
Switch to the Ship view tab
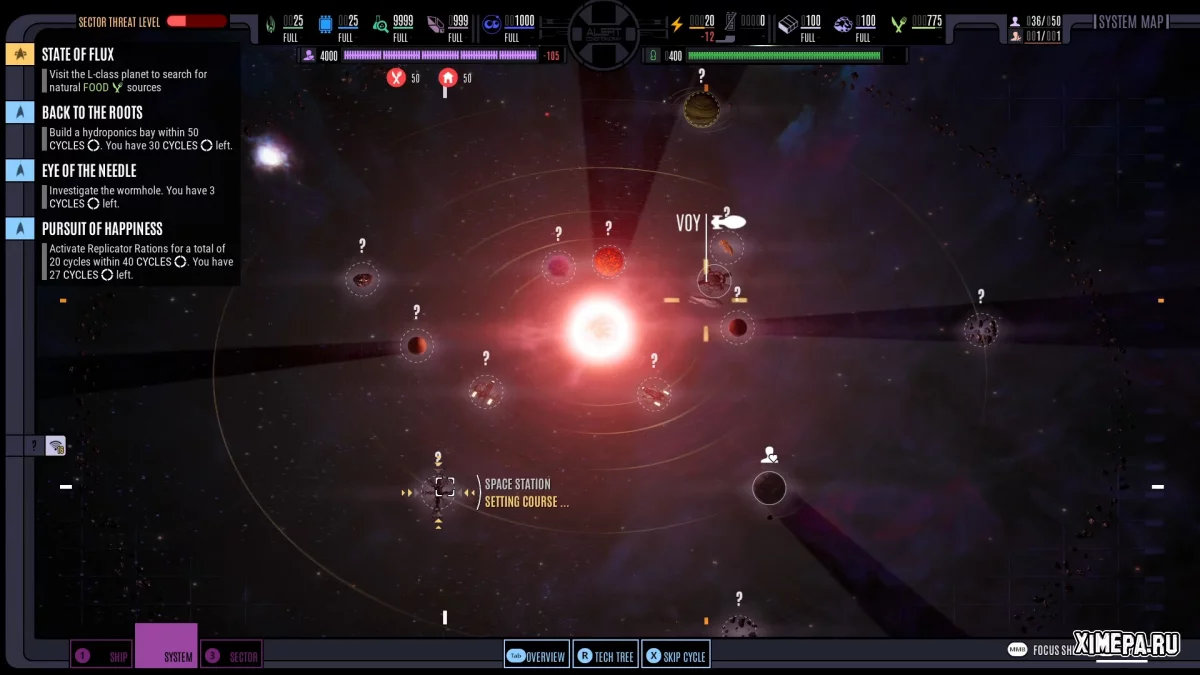click(101, 656)
